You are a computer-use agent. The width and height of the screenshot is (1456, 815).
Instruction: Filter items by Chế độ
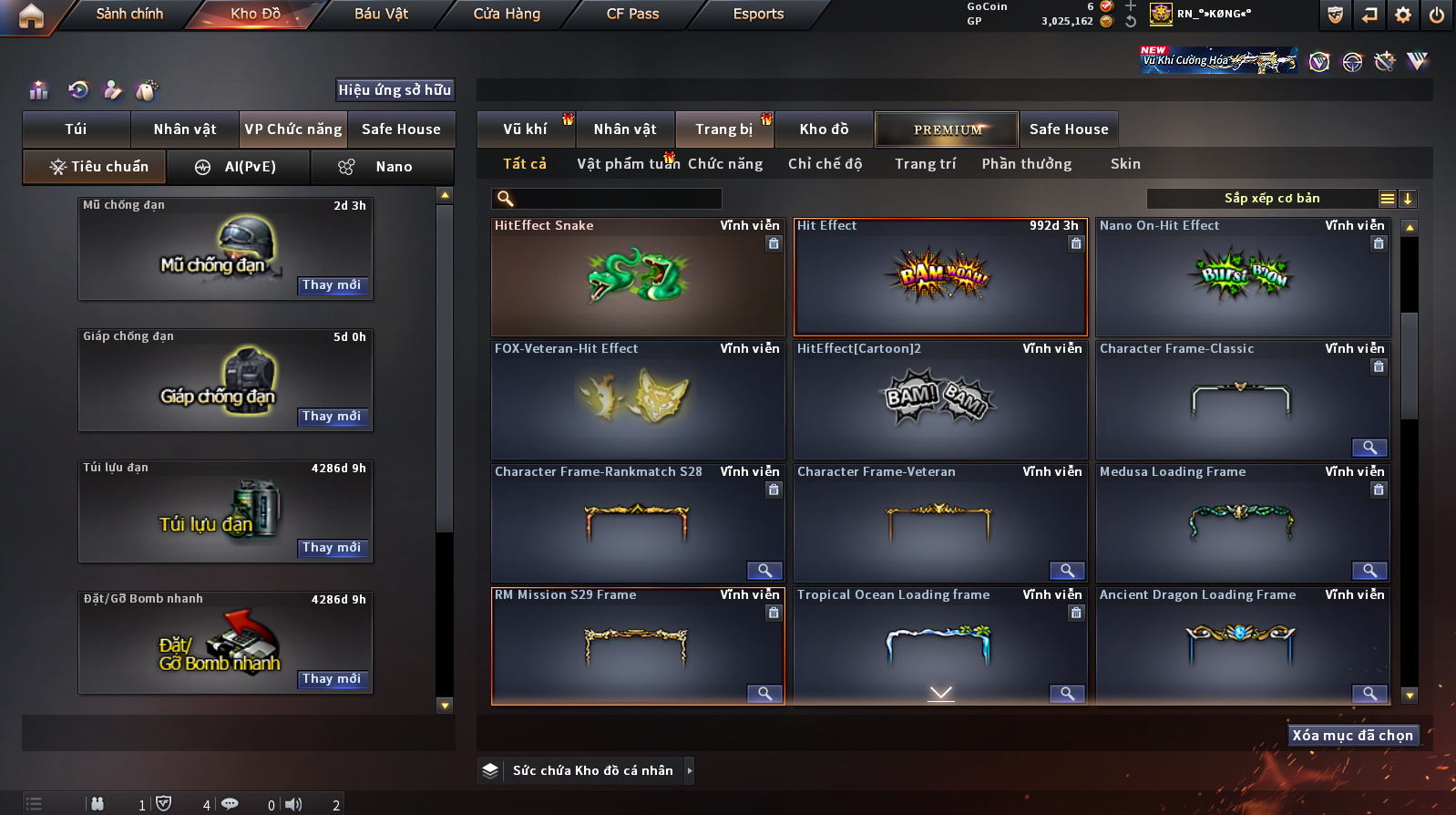(x=825, y=164)
